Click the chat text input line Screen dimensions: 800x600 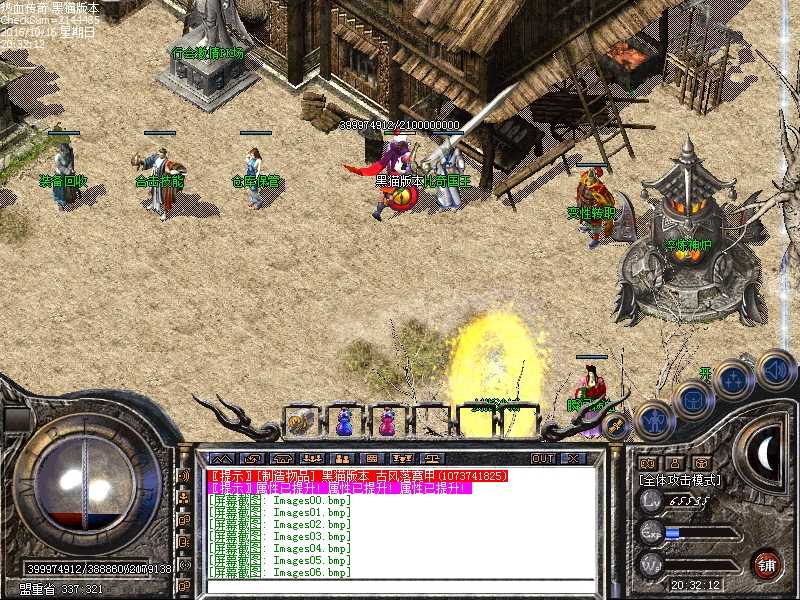400,587
